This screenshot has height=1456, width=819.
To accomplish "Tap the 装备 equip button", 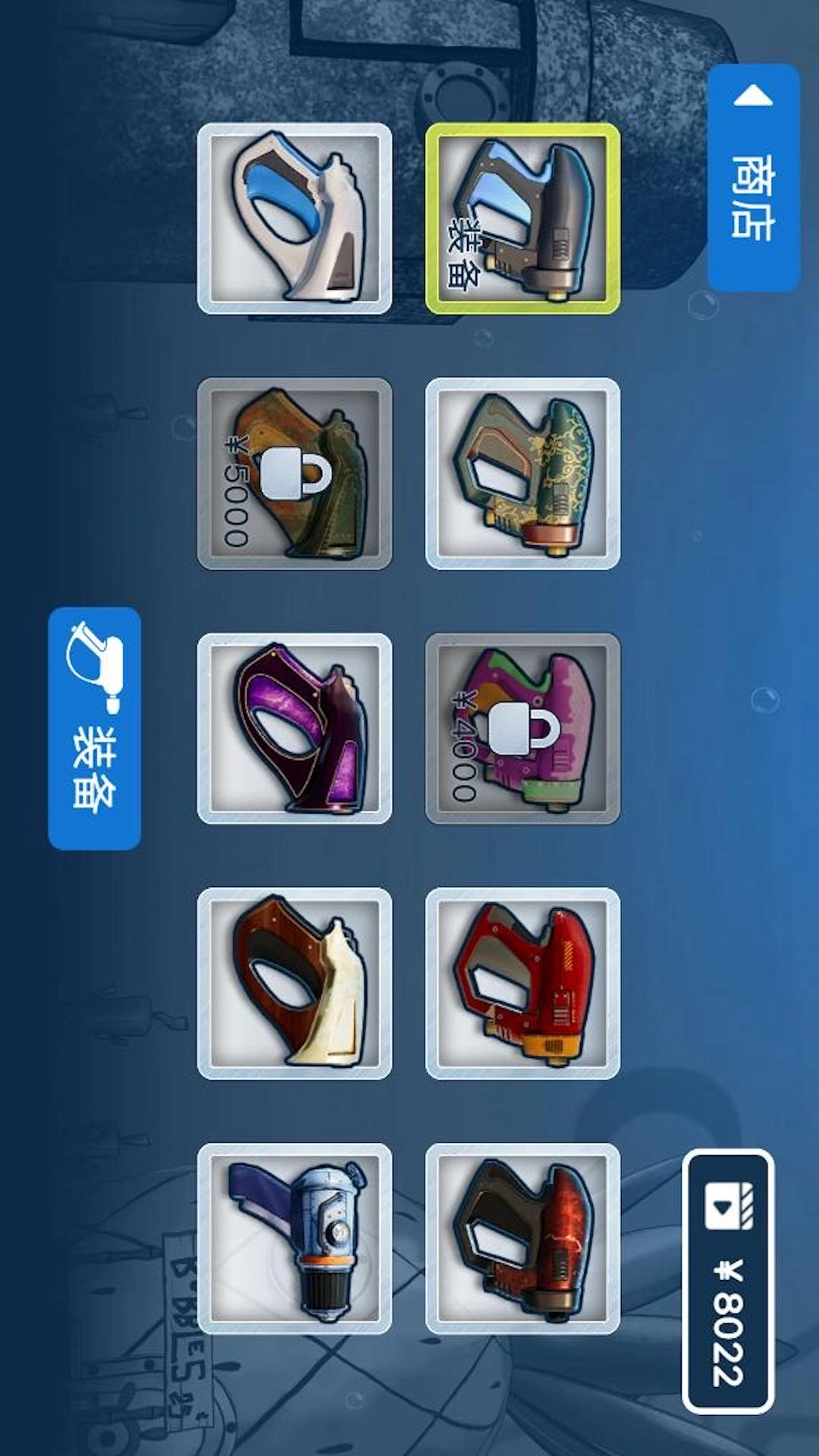I will click(x=94, y=728).
